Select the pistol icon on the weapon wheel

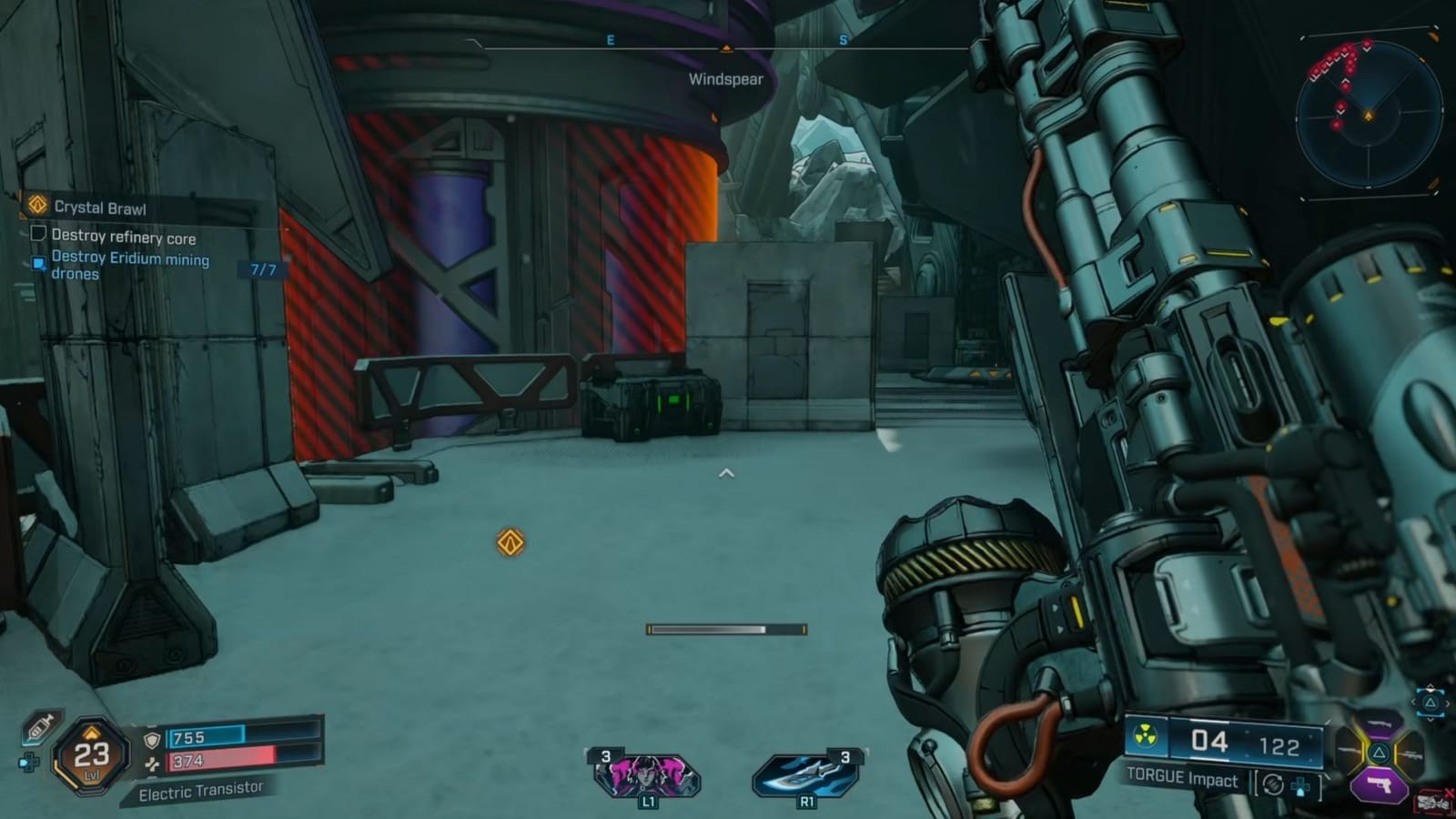pos(1380,784)
